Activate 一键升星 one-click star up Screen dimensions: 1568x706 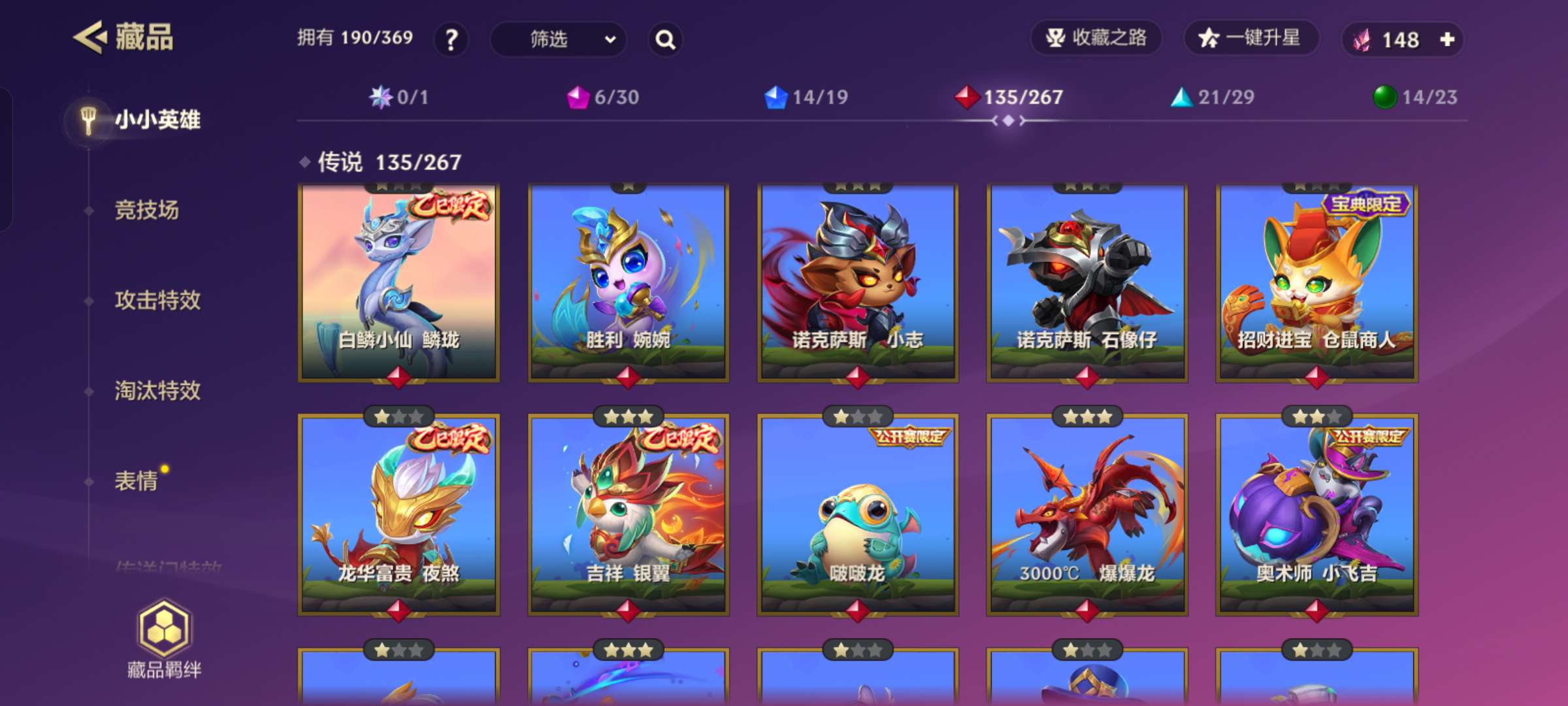(x=1250, y=39)
